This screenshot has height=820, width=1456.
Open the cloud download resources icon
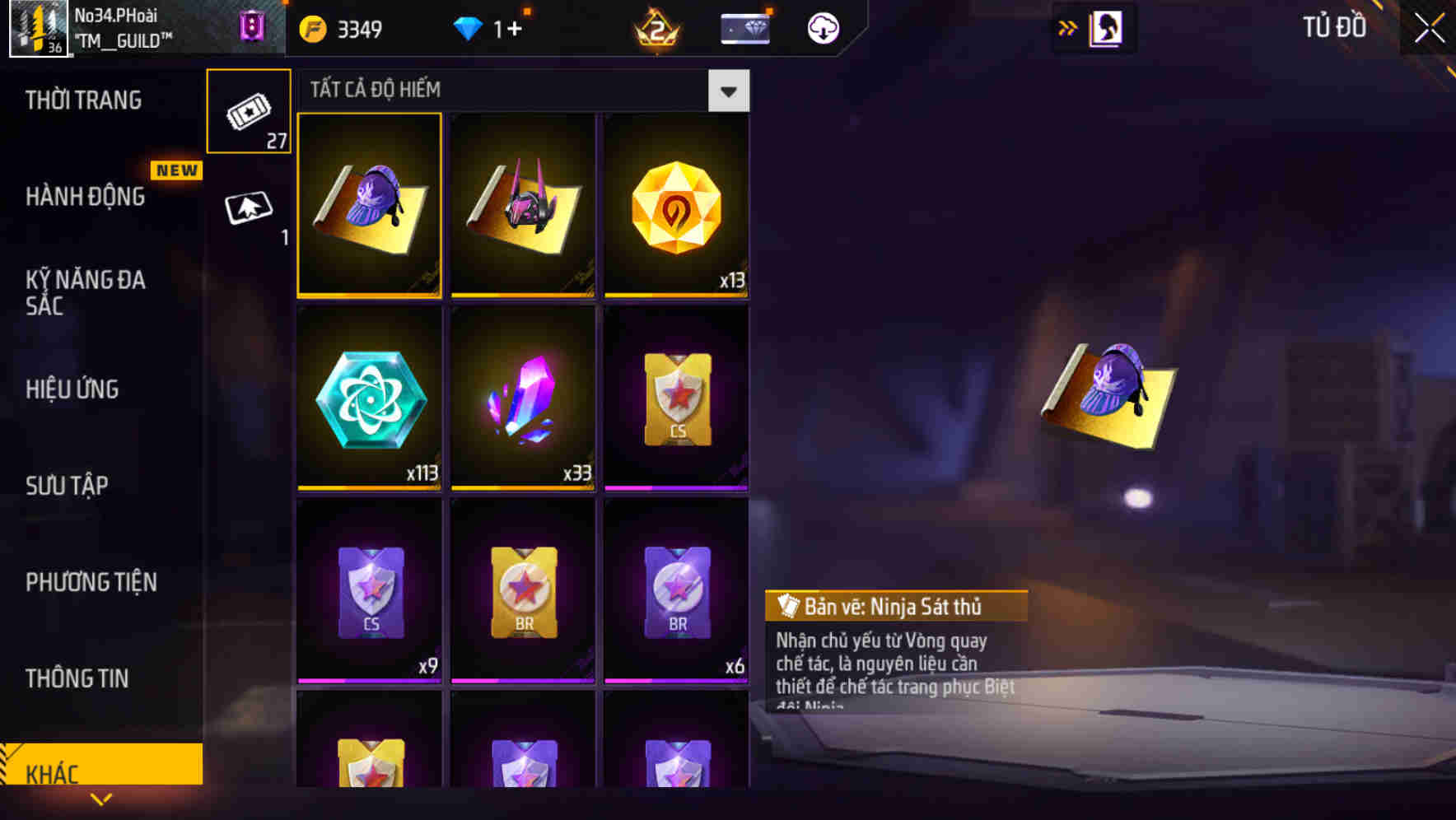(x=823, y=27)
